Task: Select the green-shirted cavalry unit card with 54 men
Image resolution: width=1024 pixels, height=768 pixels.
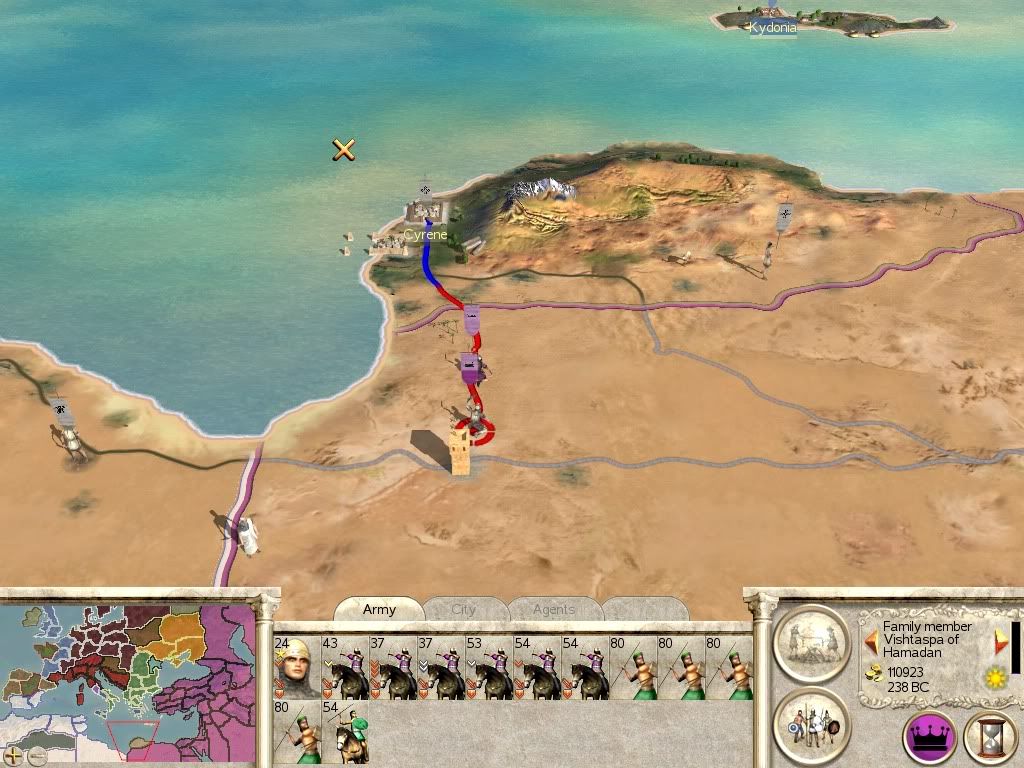Action: tap(344, 732)
